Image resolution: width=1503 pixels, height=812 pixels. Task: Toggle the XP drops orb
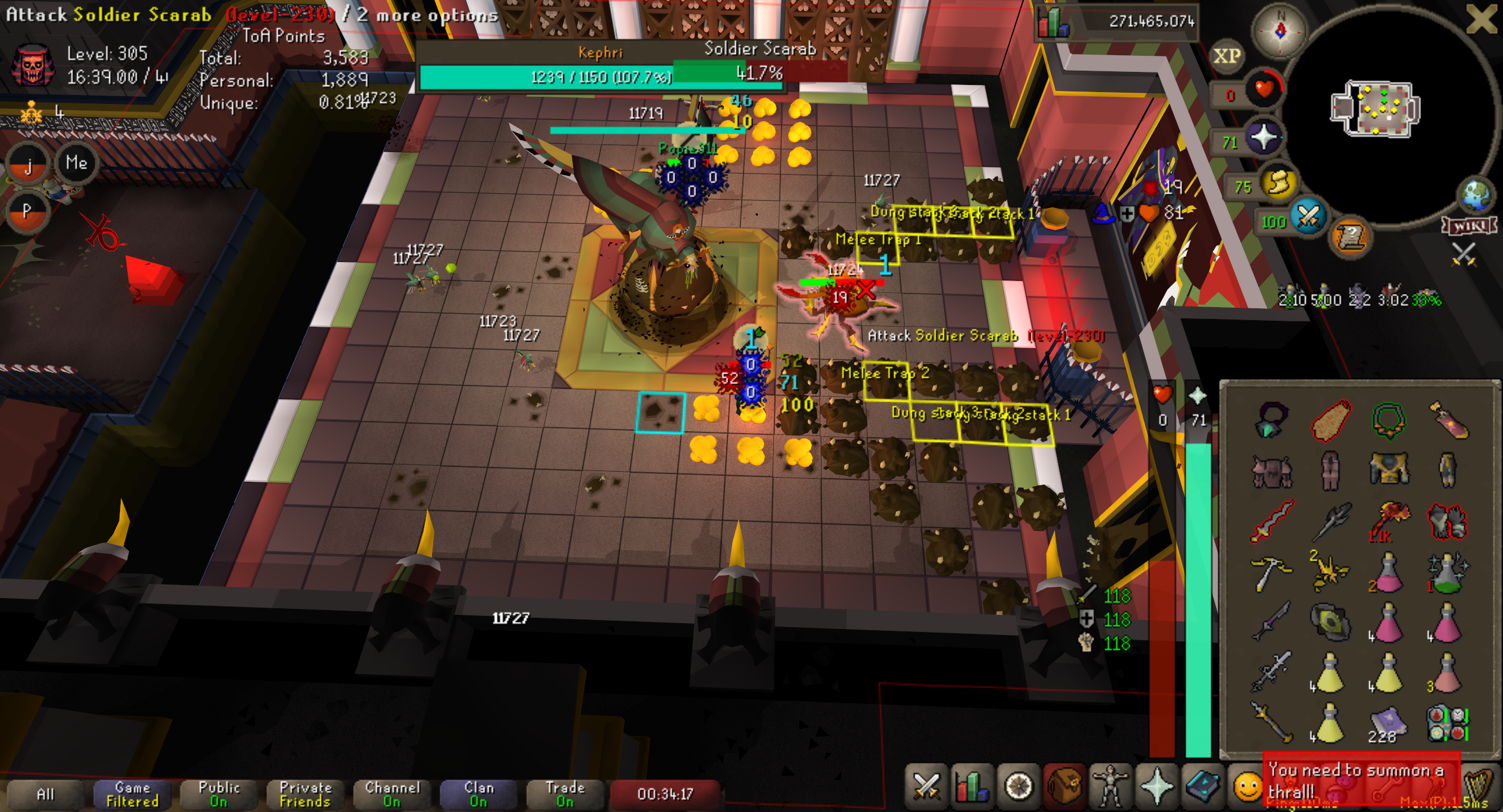[1227, 56]
